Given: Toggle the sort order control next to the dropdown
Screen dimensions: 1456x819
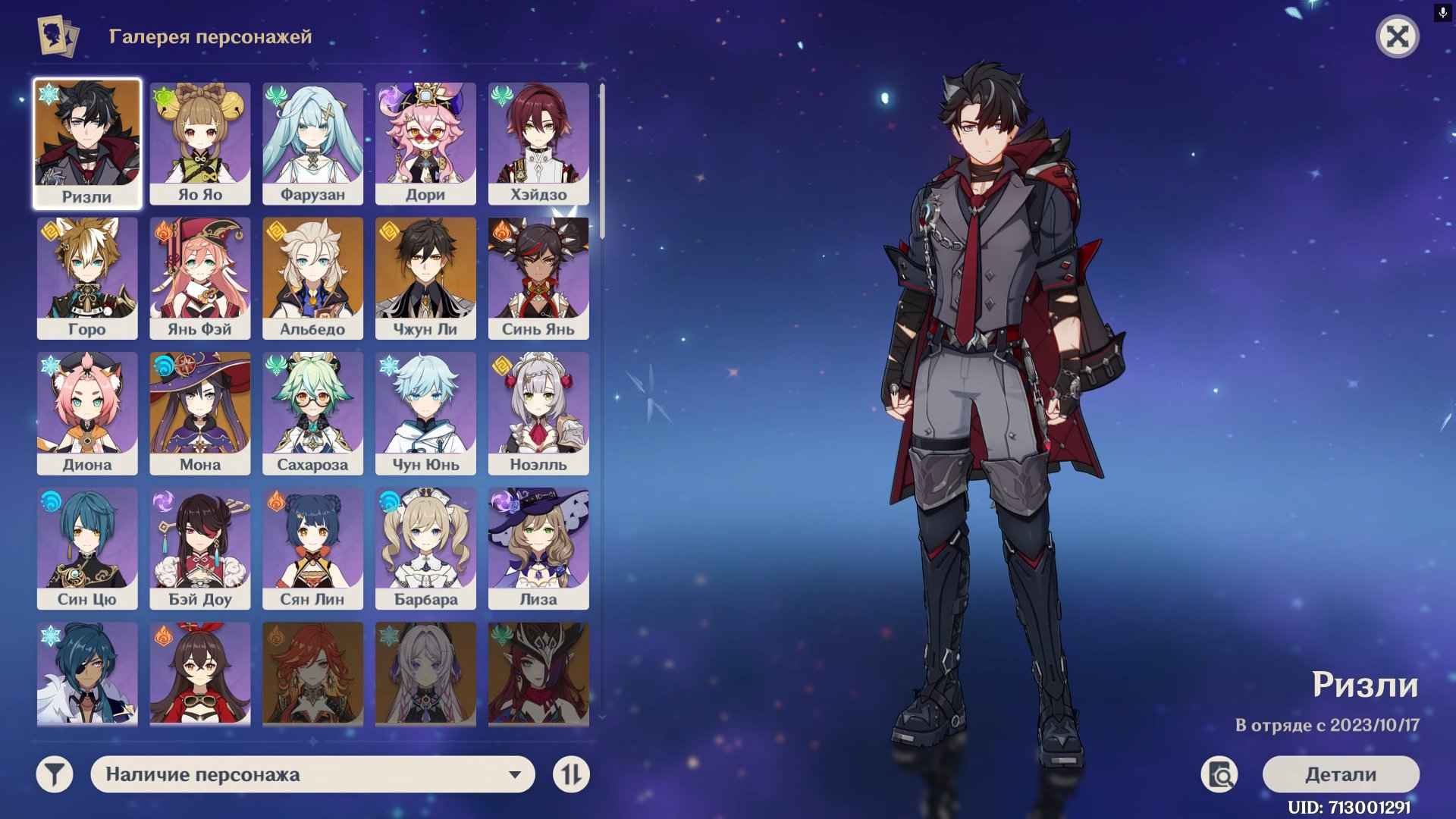Looking at the screenshot, I should [573, 775].
